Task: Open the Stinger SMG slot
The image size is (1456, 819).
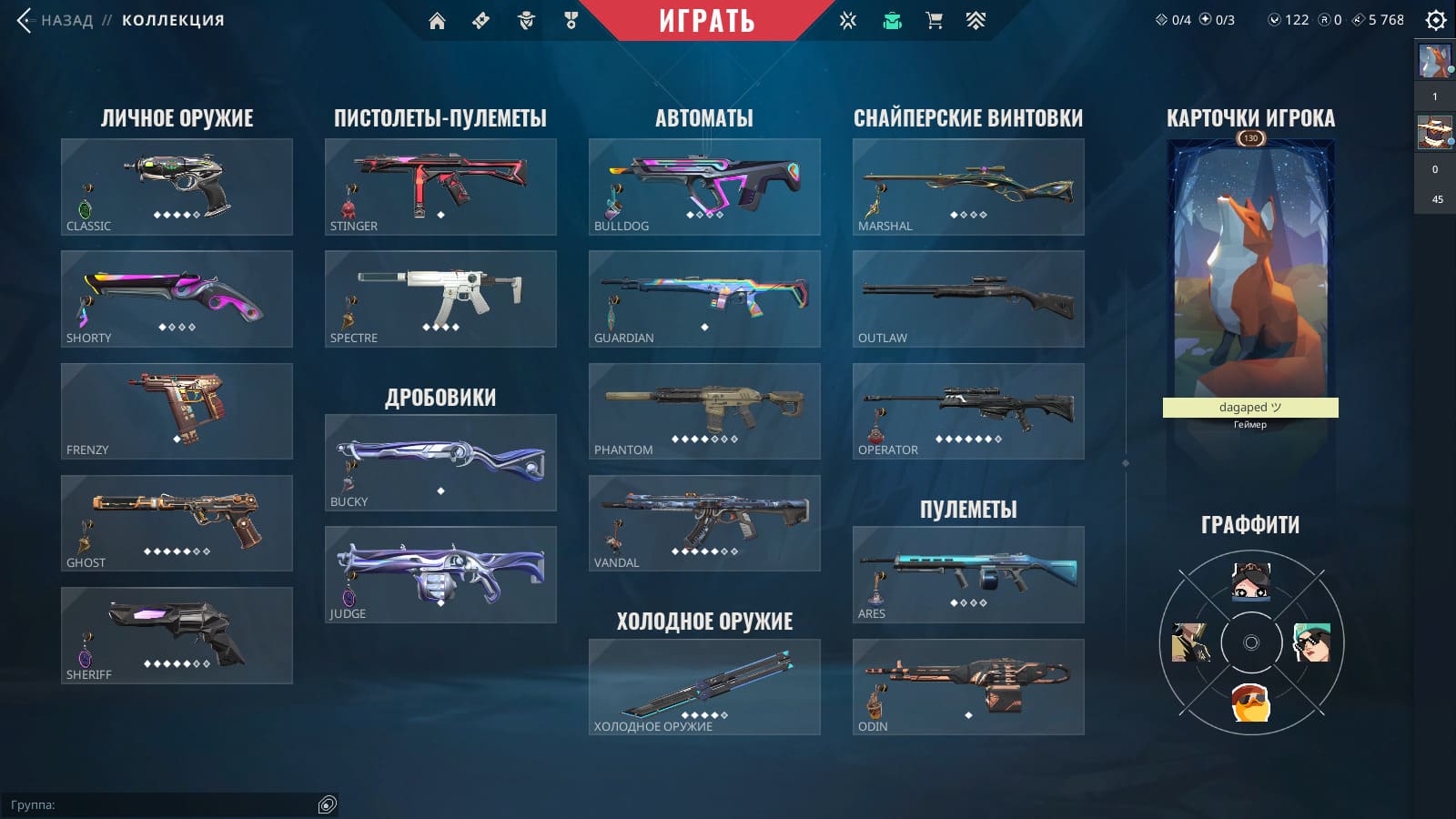Action: click(440, 187)
